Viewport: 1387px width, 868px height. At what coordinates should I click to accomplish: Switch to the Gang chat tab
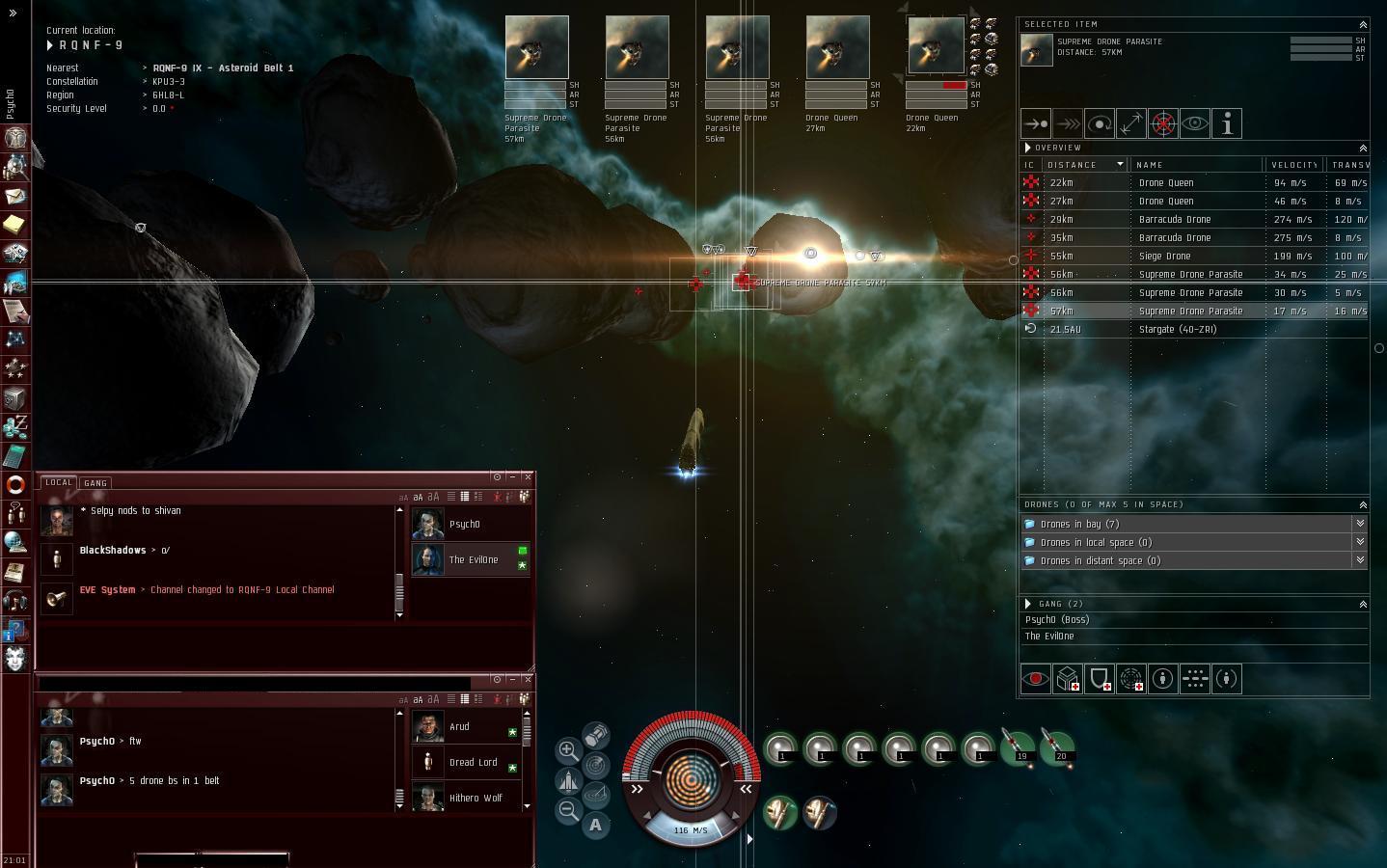[x=95, y=483]
